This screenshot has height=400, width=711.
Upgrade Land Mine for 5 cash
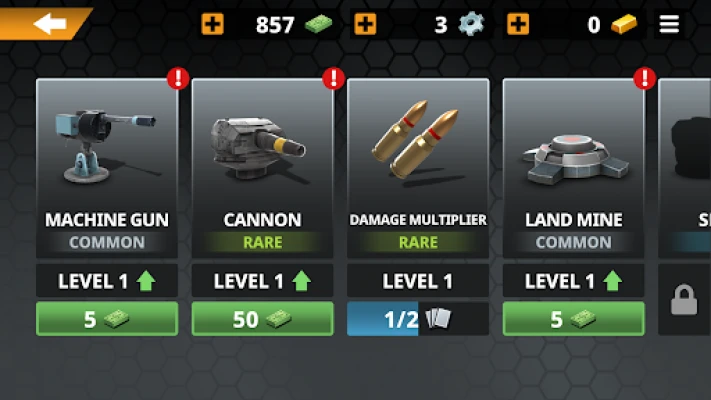tap(573, 319)
